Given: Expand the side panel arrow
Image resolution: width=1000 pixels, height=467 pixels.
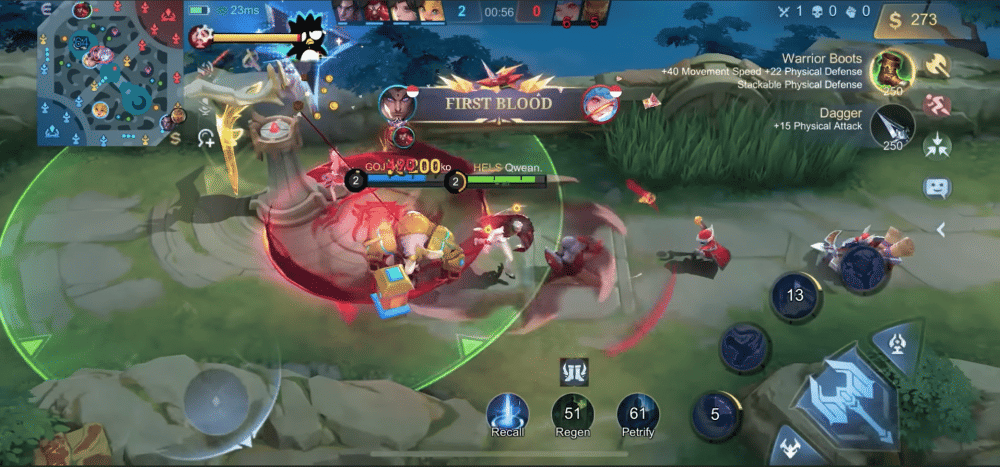Looking at the screenshot, I should pyautogui.click(x=940, y=230).
